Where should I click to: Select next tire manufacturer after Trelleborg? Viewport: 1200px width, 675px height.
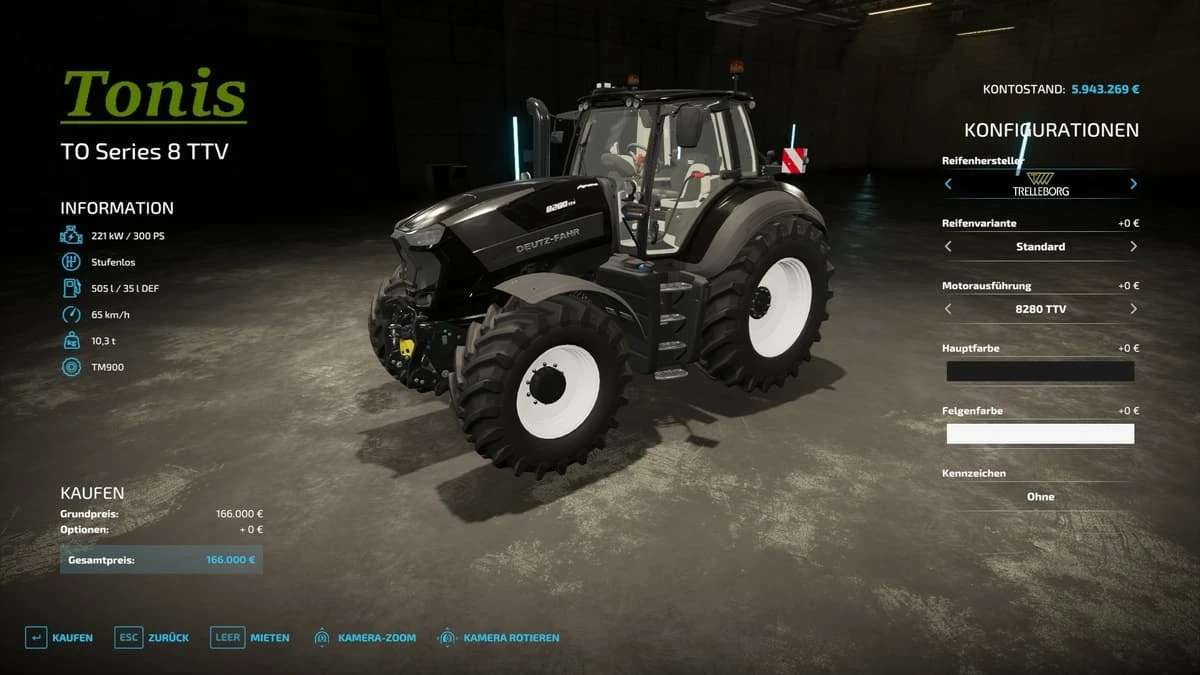tap(1133, 184)
